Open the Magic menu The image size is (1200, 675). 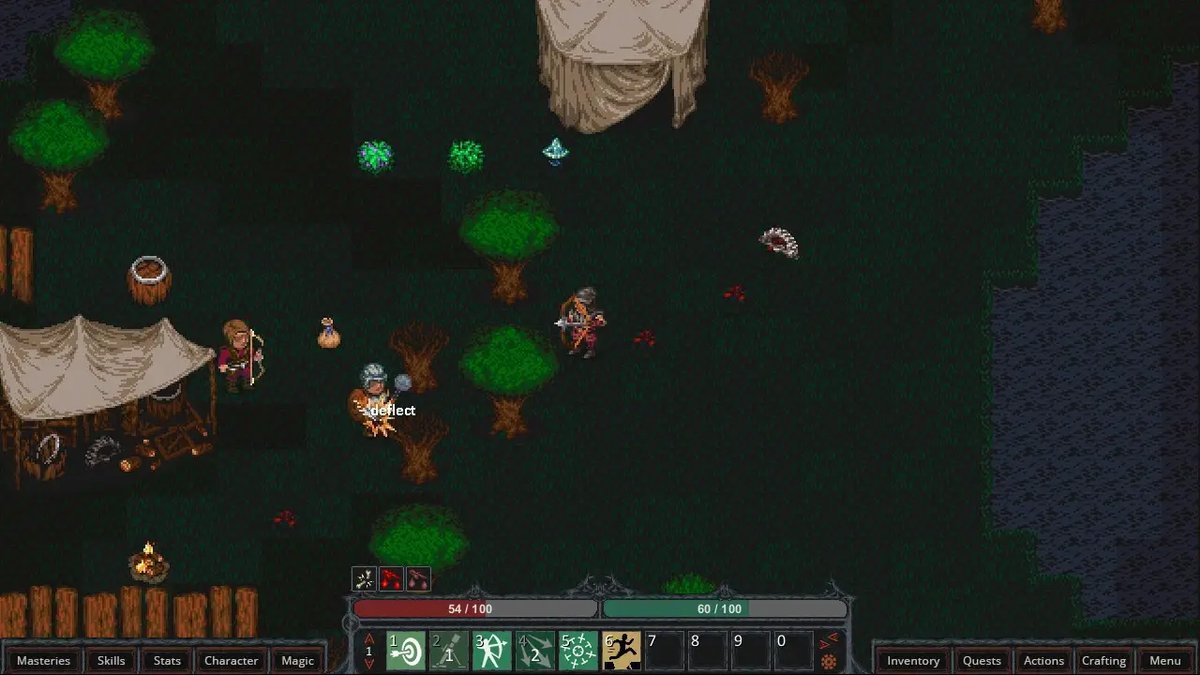tap(297, 660)
